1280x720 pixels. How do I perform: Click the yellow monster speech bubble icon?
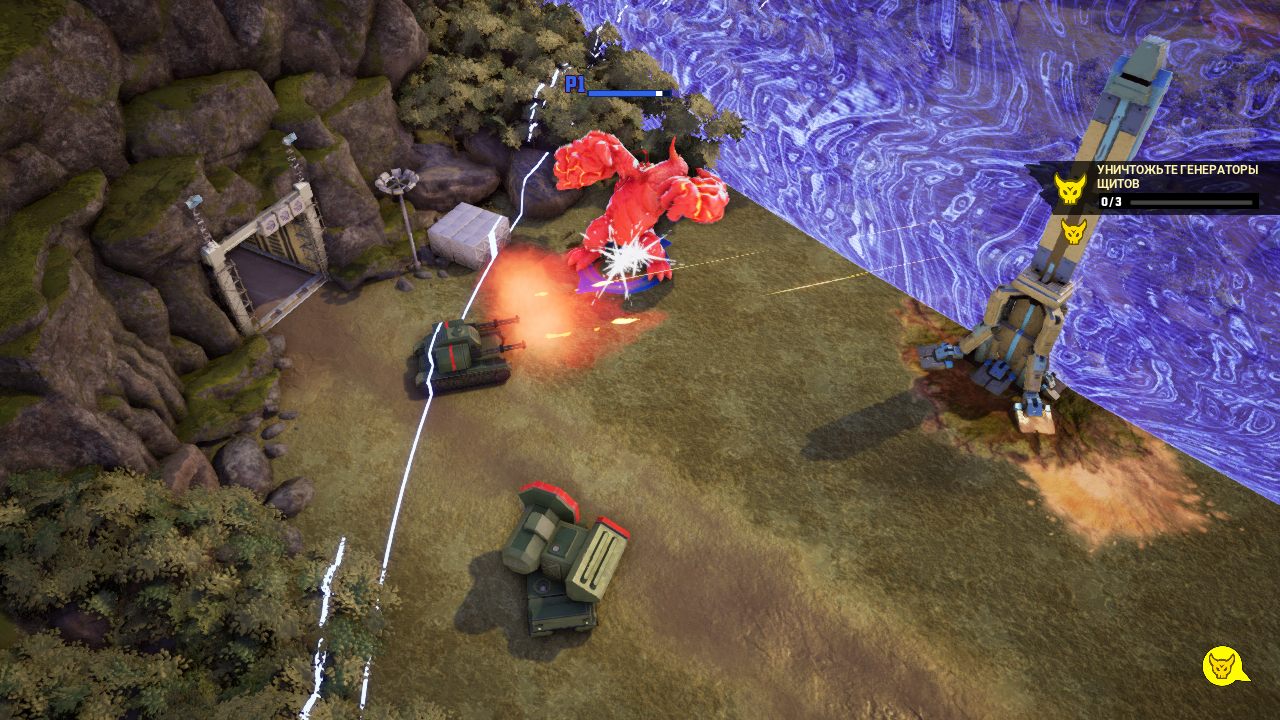(1222, 666)
